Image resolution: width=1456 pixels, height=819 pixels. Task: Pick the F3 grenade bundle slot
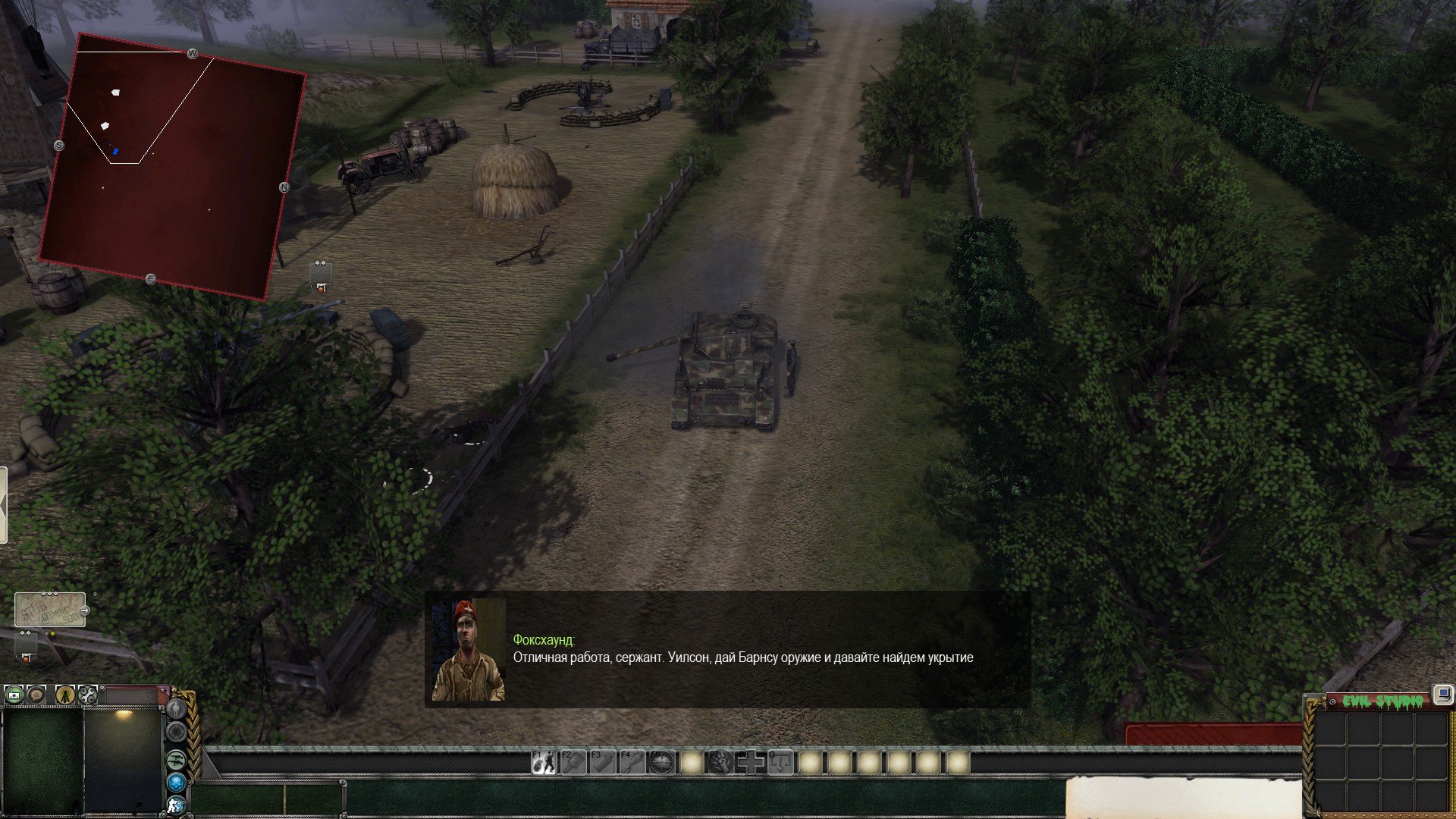click(x=602, y=762)
